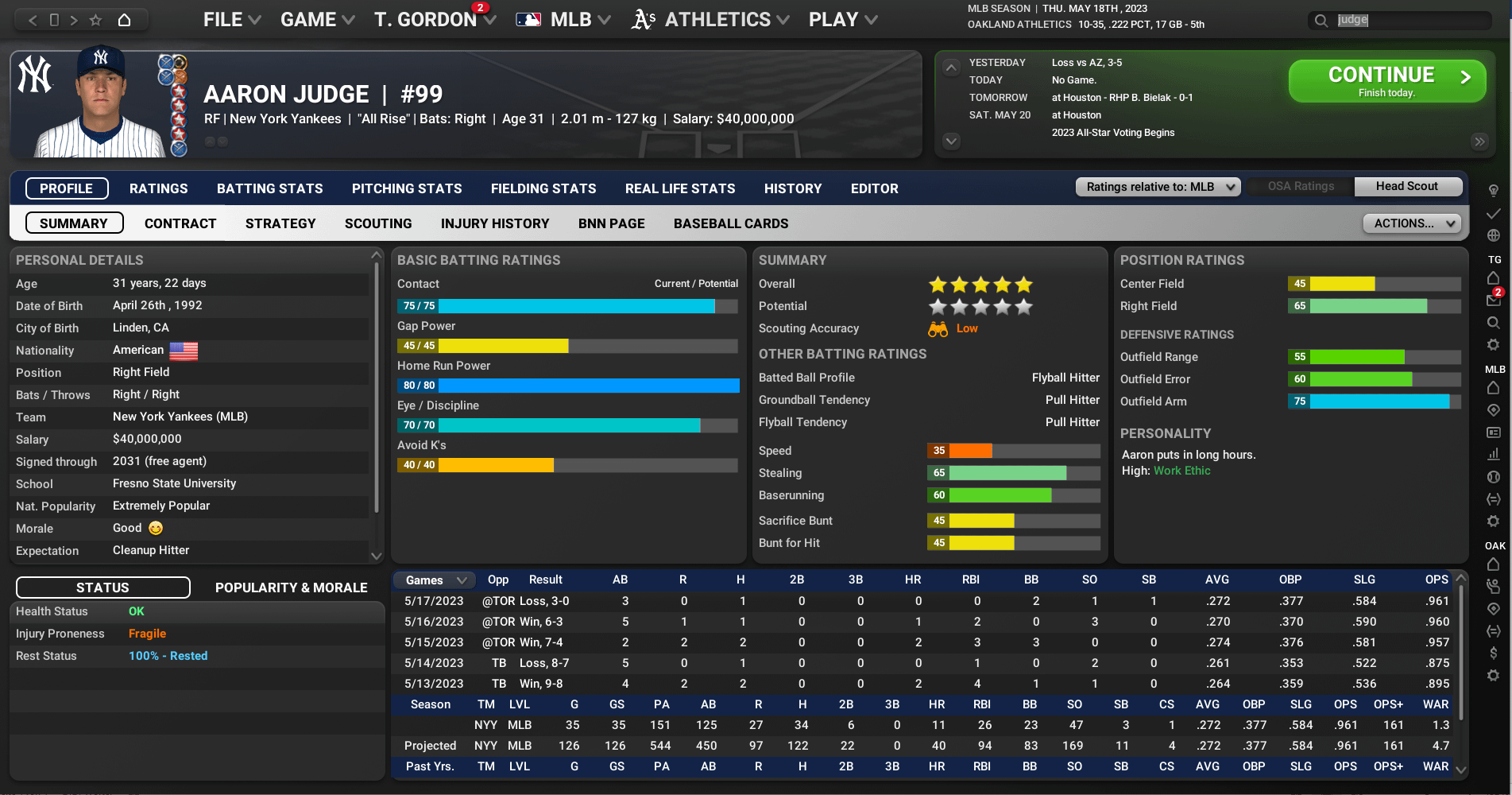
Task: Open the BASEBALL CARDS sub-tab
Action: click(731, 223)
